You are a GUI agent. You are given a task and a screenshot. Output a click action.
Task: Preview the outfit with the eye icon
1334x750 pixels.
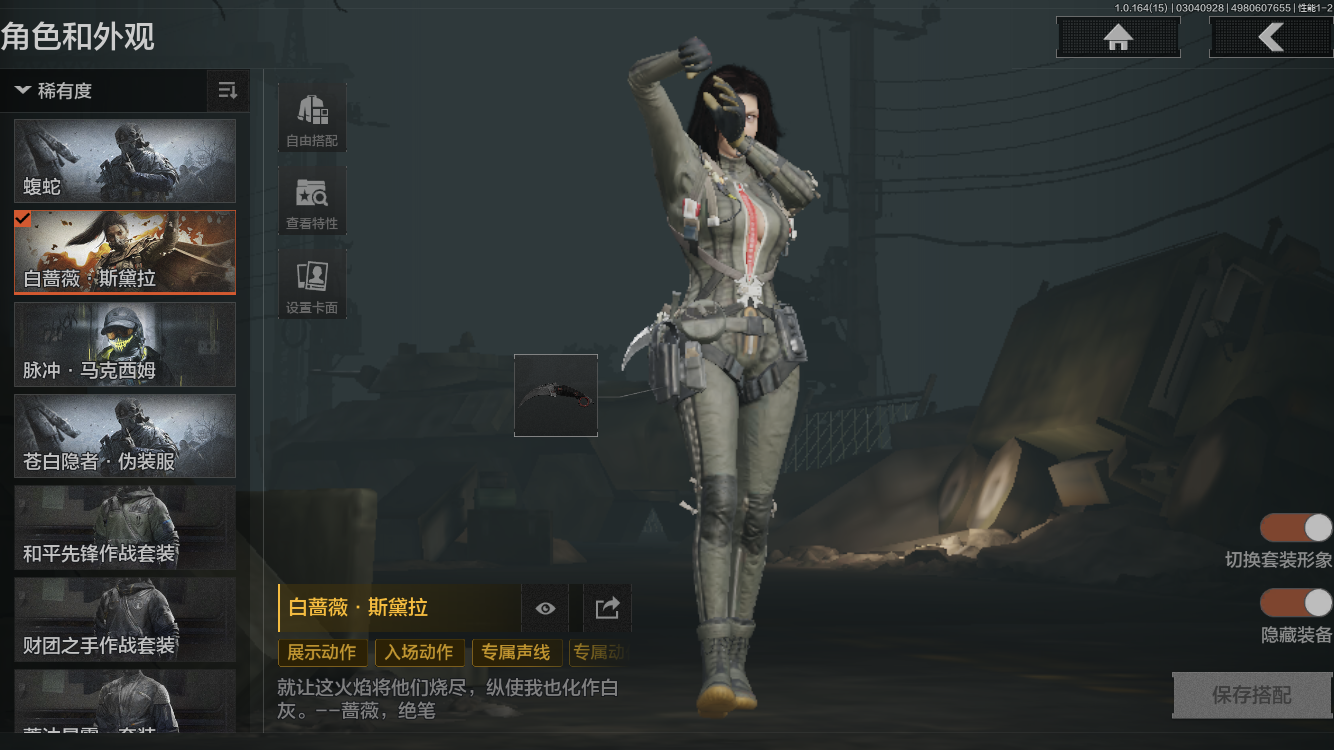(x=544, y=608)
